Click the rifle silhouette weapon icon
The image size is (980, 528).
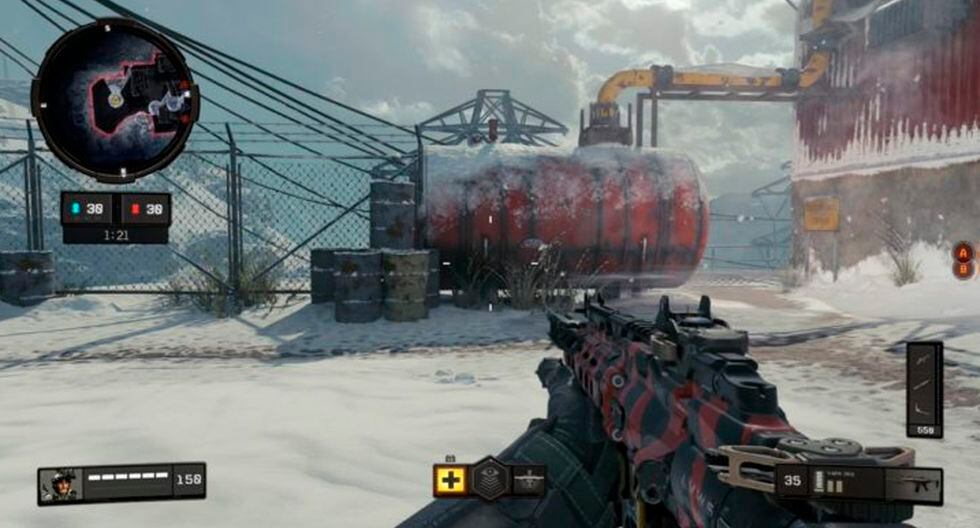pyautogui.click(x=919, y=486)
